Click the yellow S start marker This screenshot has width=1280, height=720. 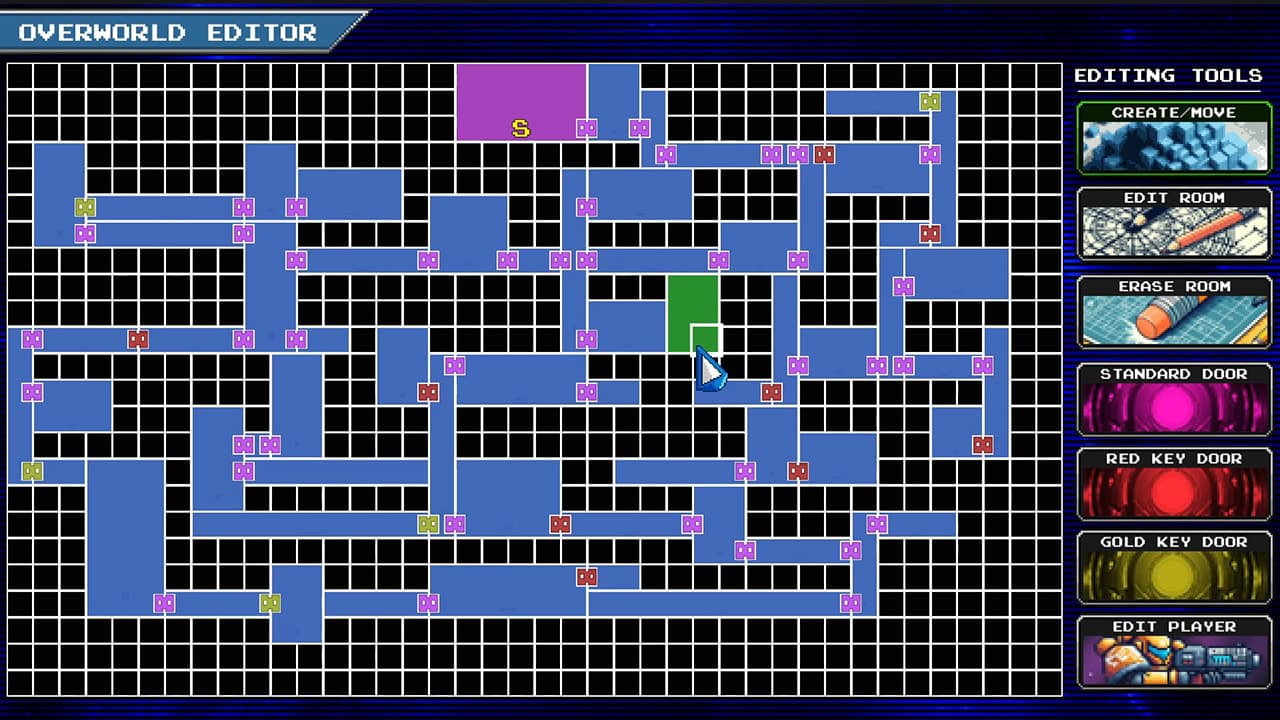click(x=518, y=128)
